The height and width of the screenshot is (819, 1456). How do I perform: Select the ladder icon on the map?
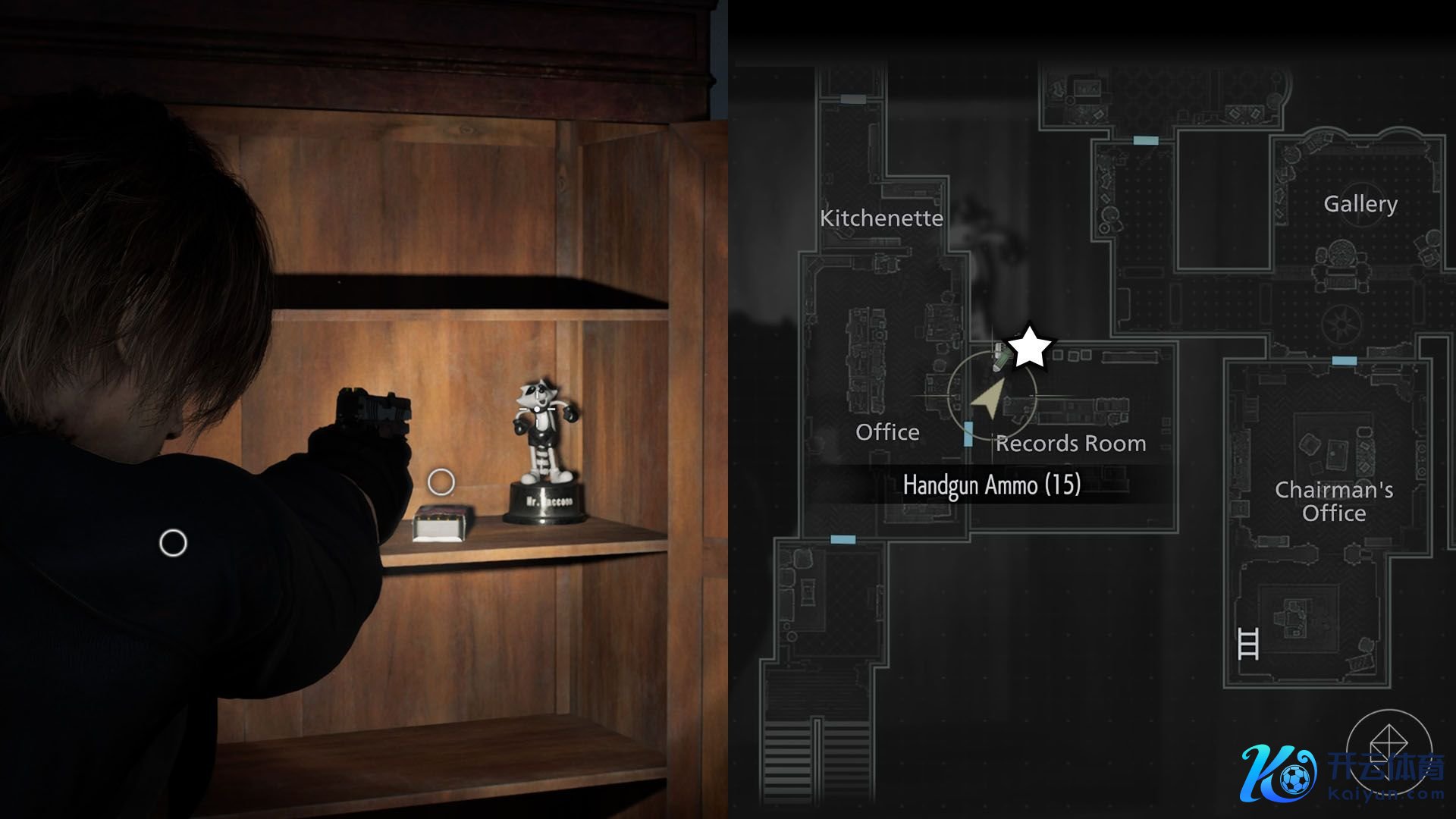(1247, 643)
